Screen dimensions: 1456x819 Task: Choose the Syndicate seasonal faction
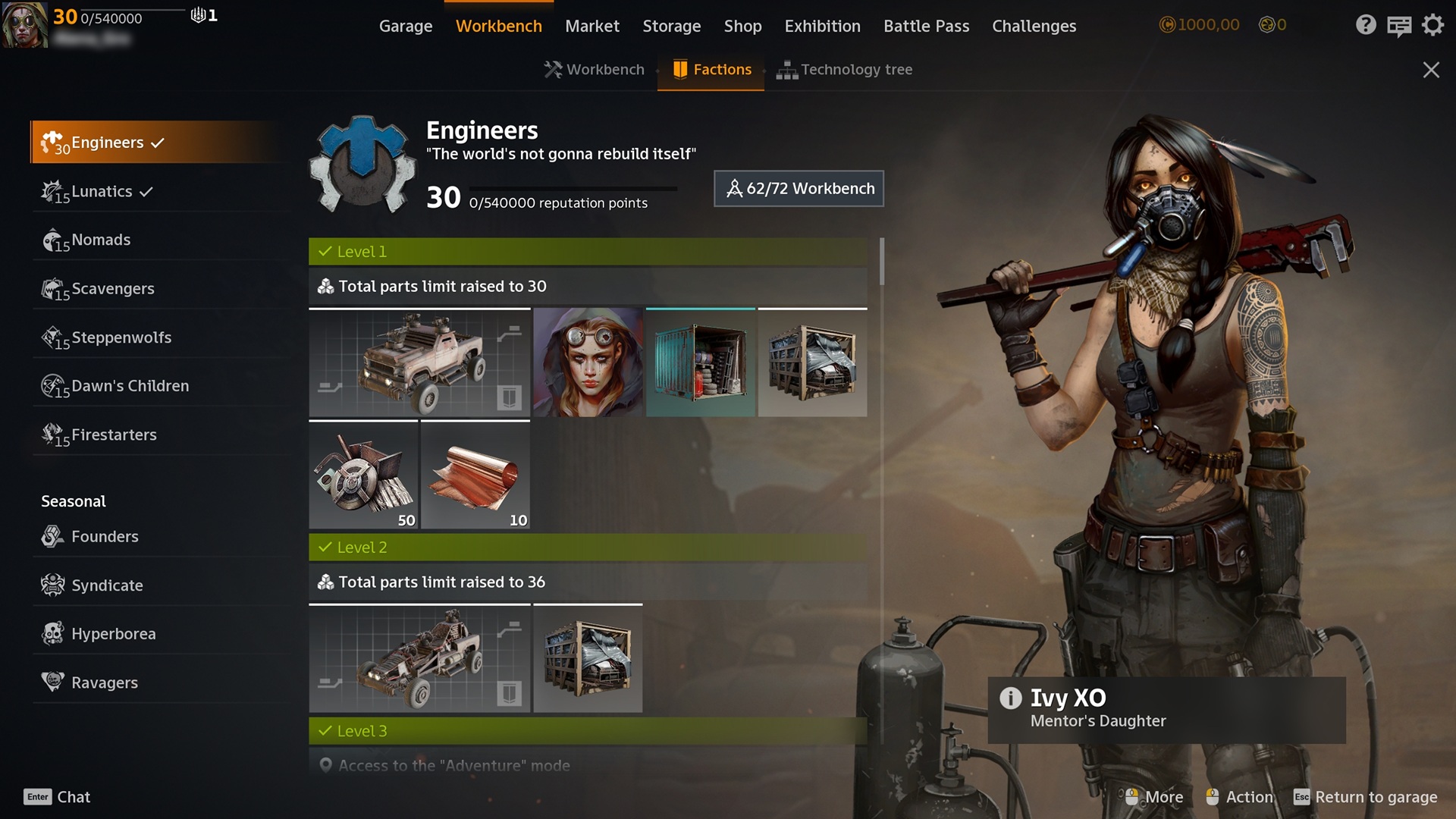107,585
